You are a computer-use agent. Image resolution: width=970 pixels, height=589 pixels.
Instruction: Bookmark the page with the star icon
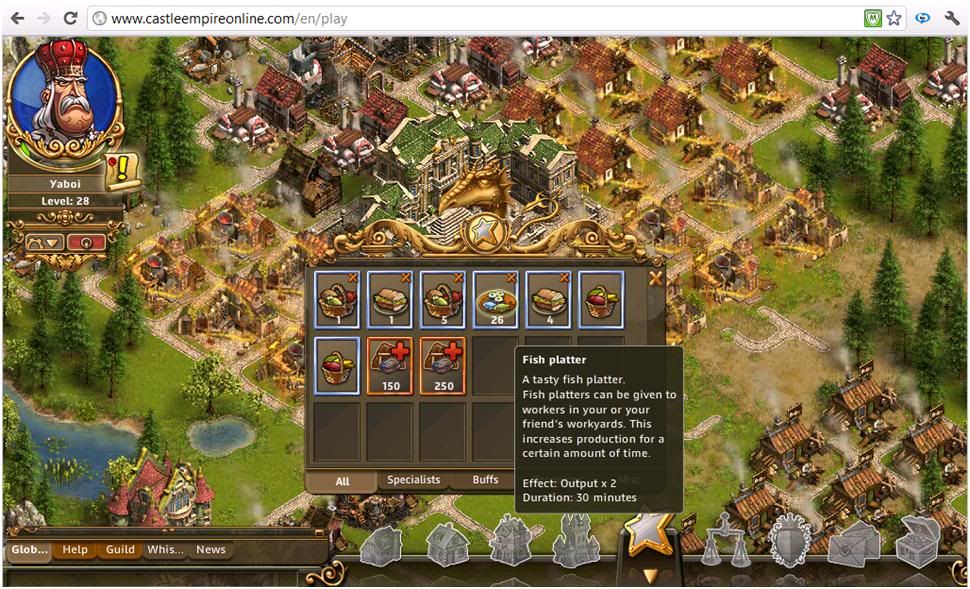pyautogui.click(x=894, y=18)
